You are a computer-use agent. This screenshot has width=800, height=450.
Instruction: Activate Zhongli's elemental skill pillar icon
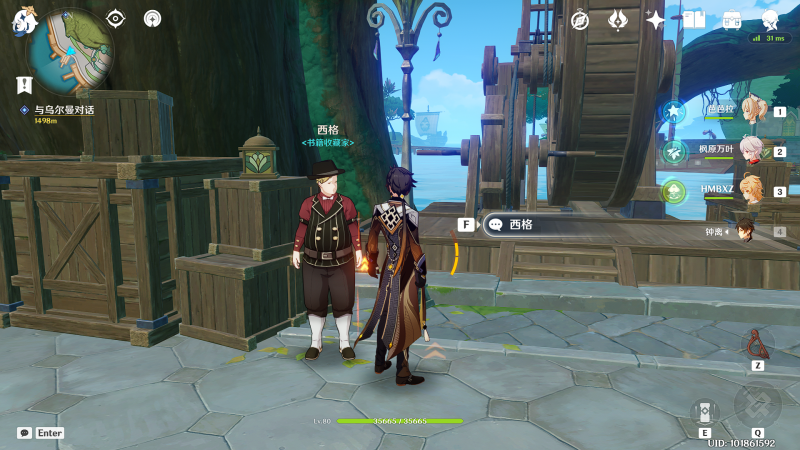pyautogui.click(x=704, y=412)
